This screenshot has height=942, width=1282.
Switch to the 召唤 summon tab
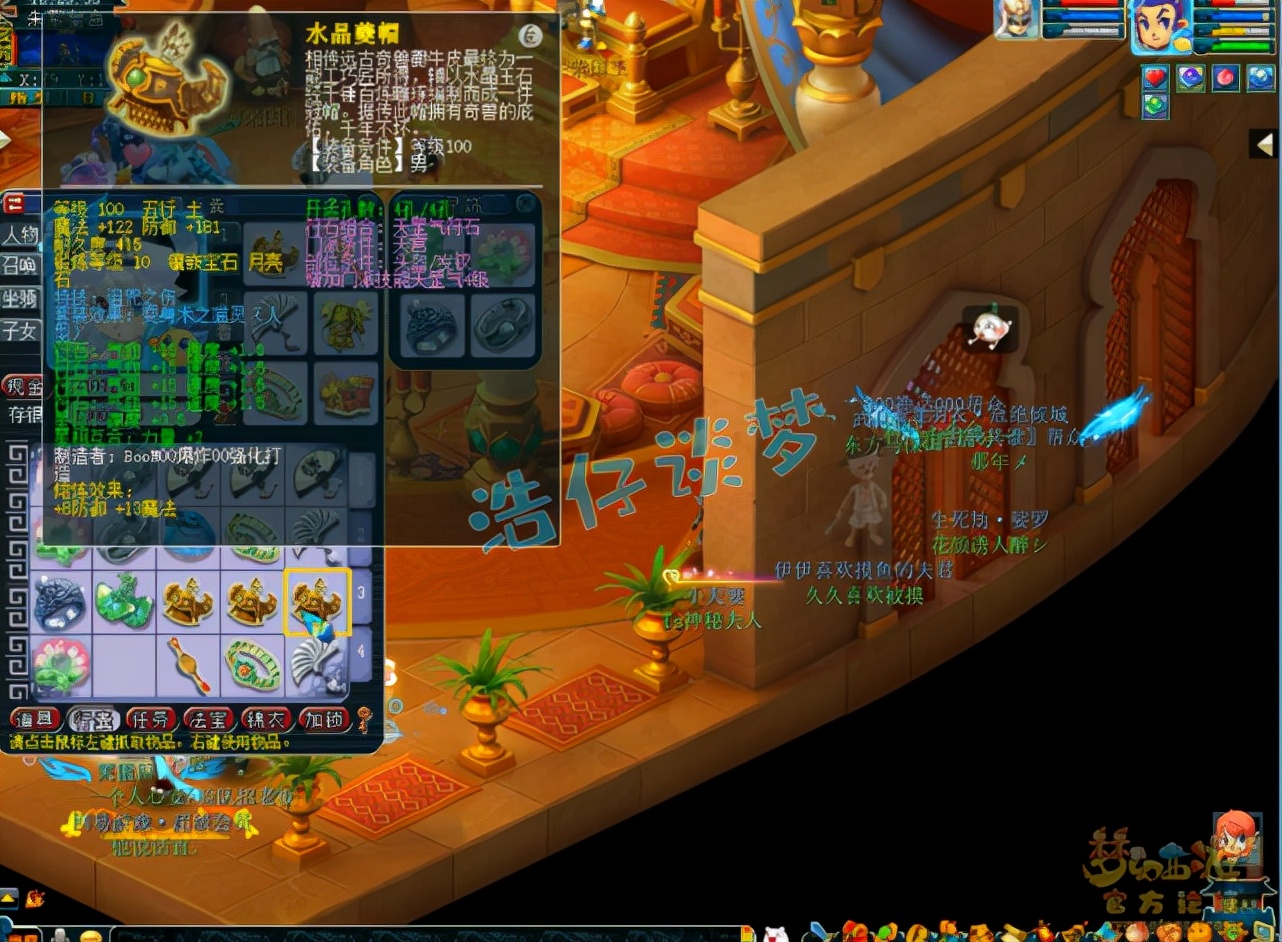point(20,267)
